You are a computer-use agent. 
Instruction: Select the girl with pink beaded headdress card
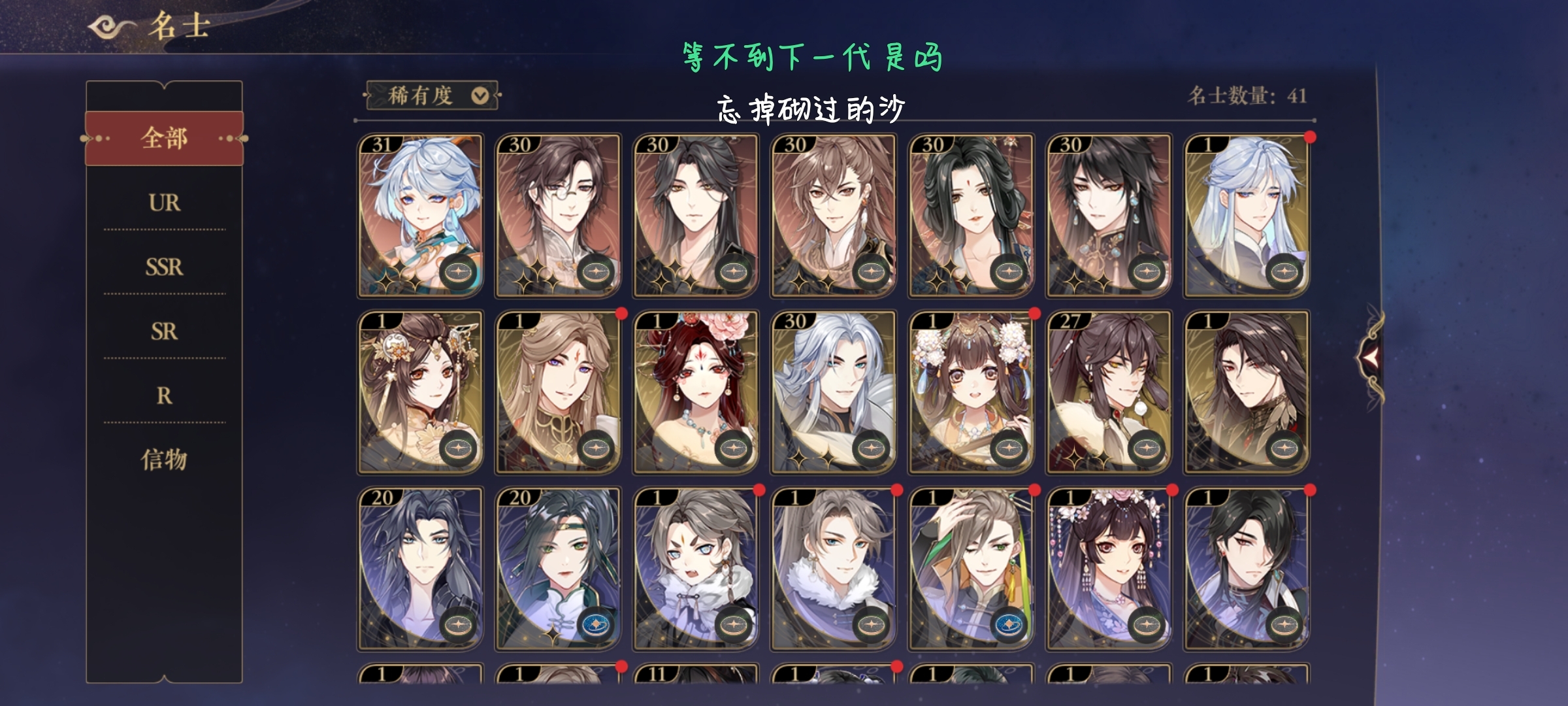pos(1109,569)
